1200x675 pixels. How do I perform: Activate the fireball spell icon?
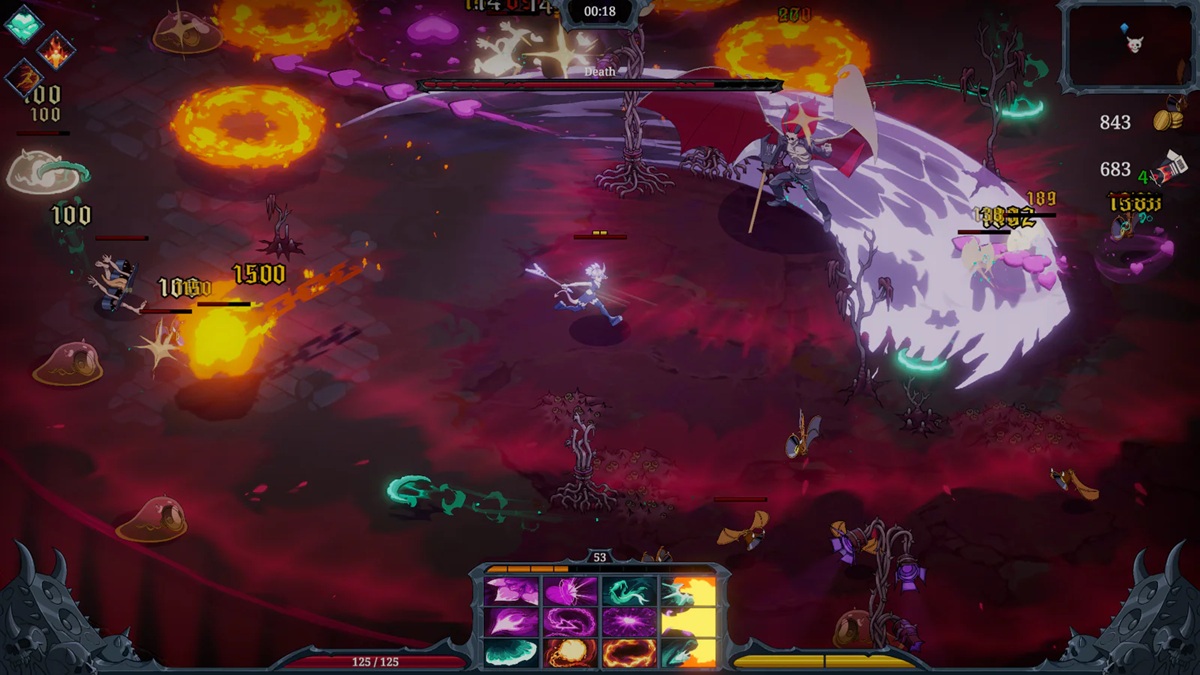(x=570, y=652)
